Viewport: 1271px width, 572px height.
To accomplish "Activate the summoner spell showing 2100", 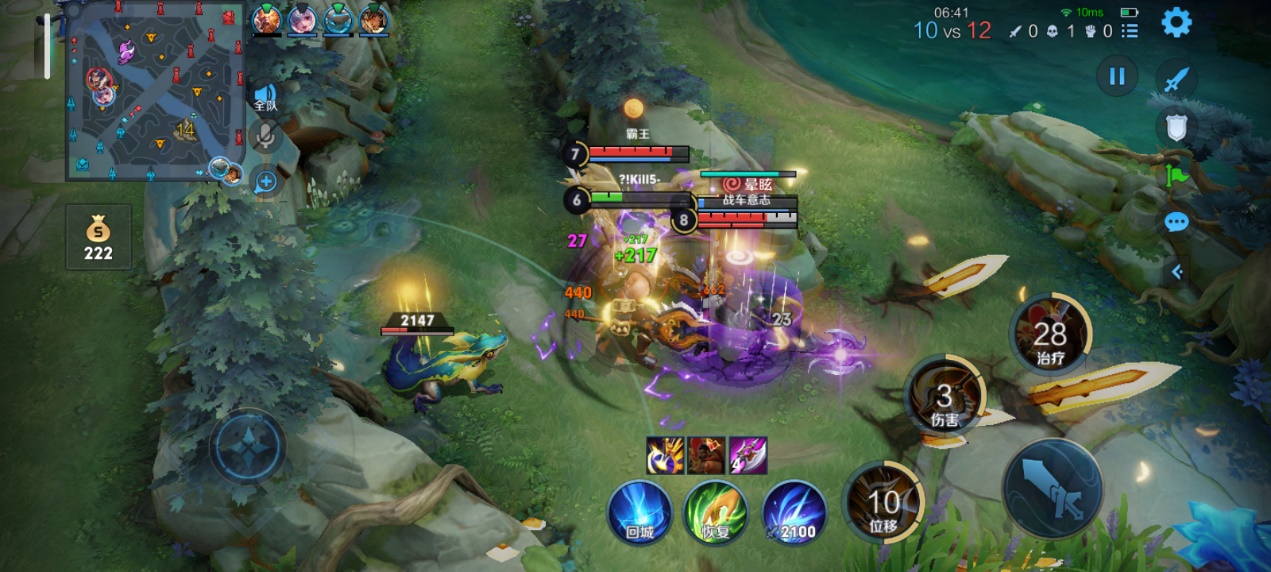I will coord(795,511).
